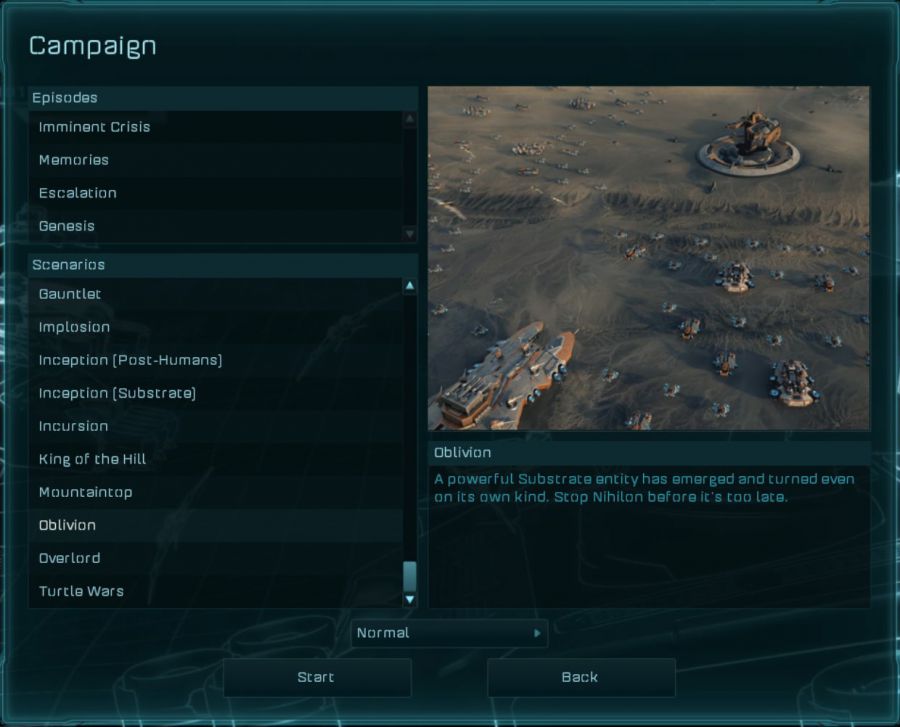Pick the Escalation episode
This screenshot has width=900, height=727.
click(78, 193)
